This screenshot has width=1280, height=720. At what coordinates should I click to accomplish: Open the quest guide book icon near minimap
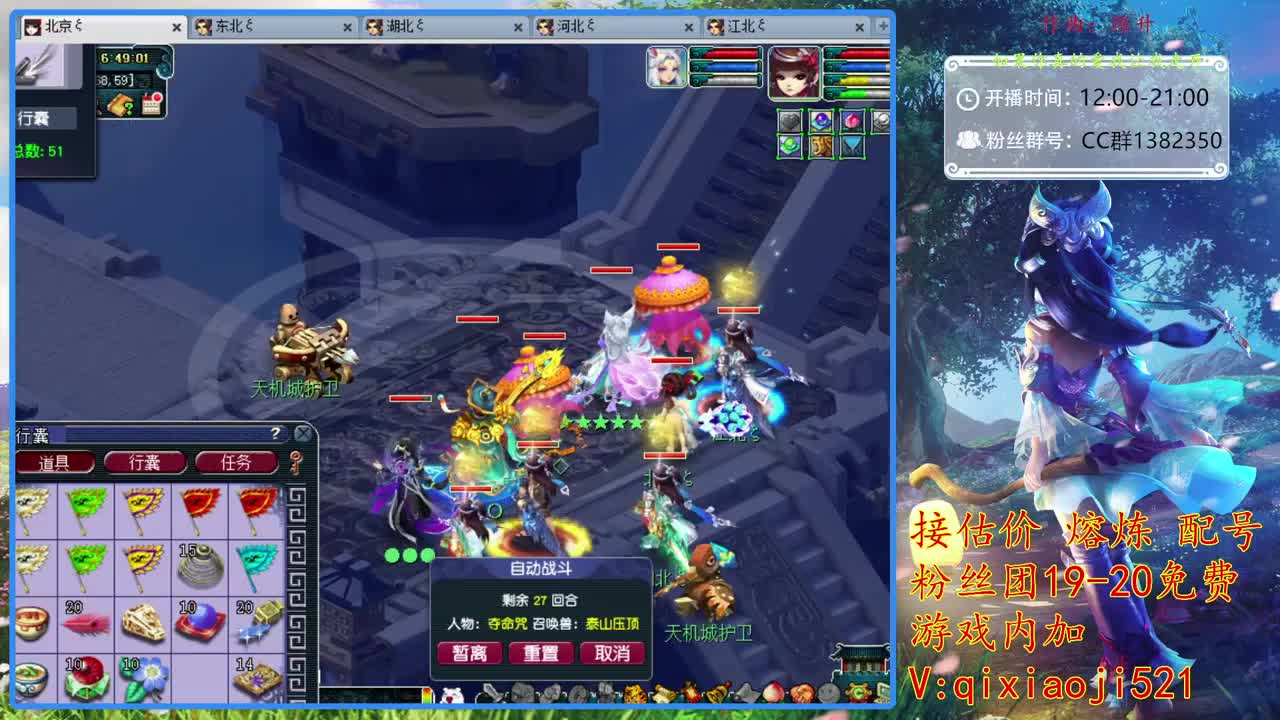120,105
